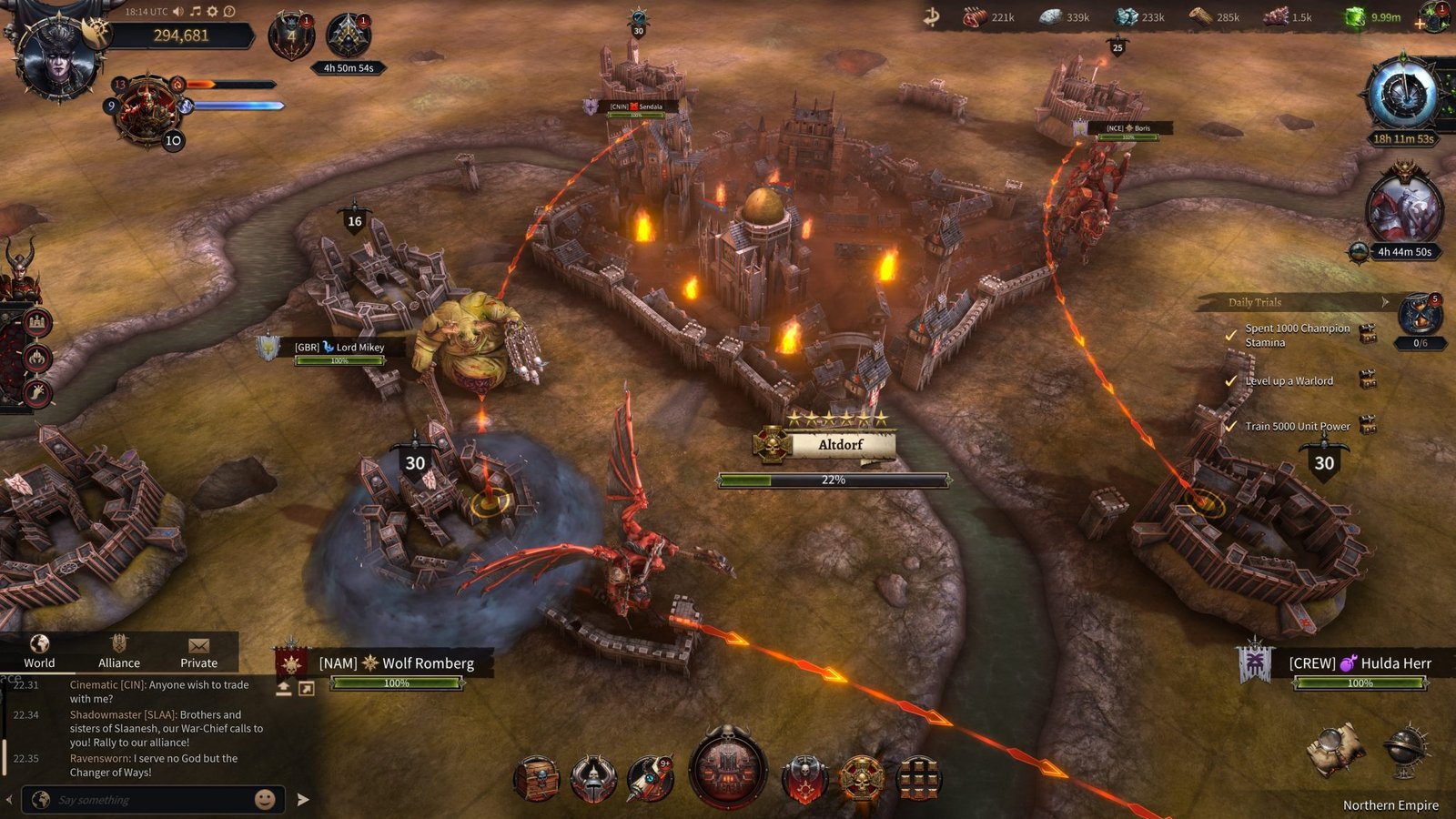
Task: Open the grid inventory icon at bottom right
Action: click(919, 780)
